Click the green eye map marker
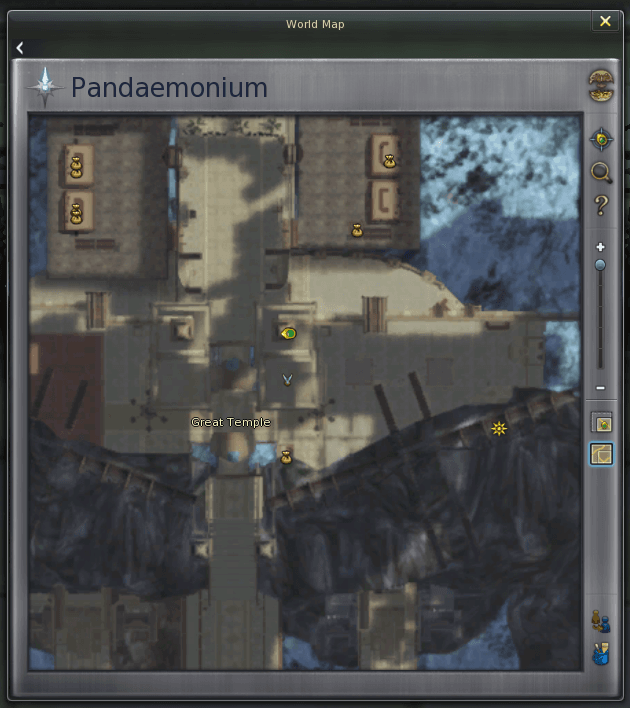The height and width of the screenshot is (708, 630). coord(289,333)
